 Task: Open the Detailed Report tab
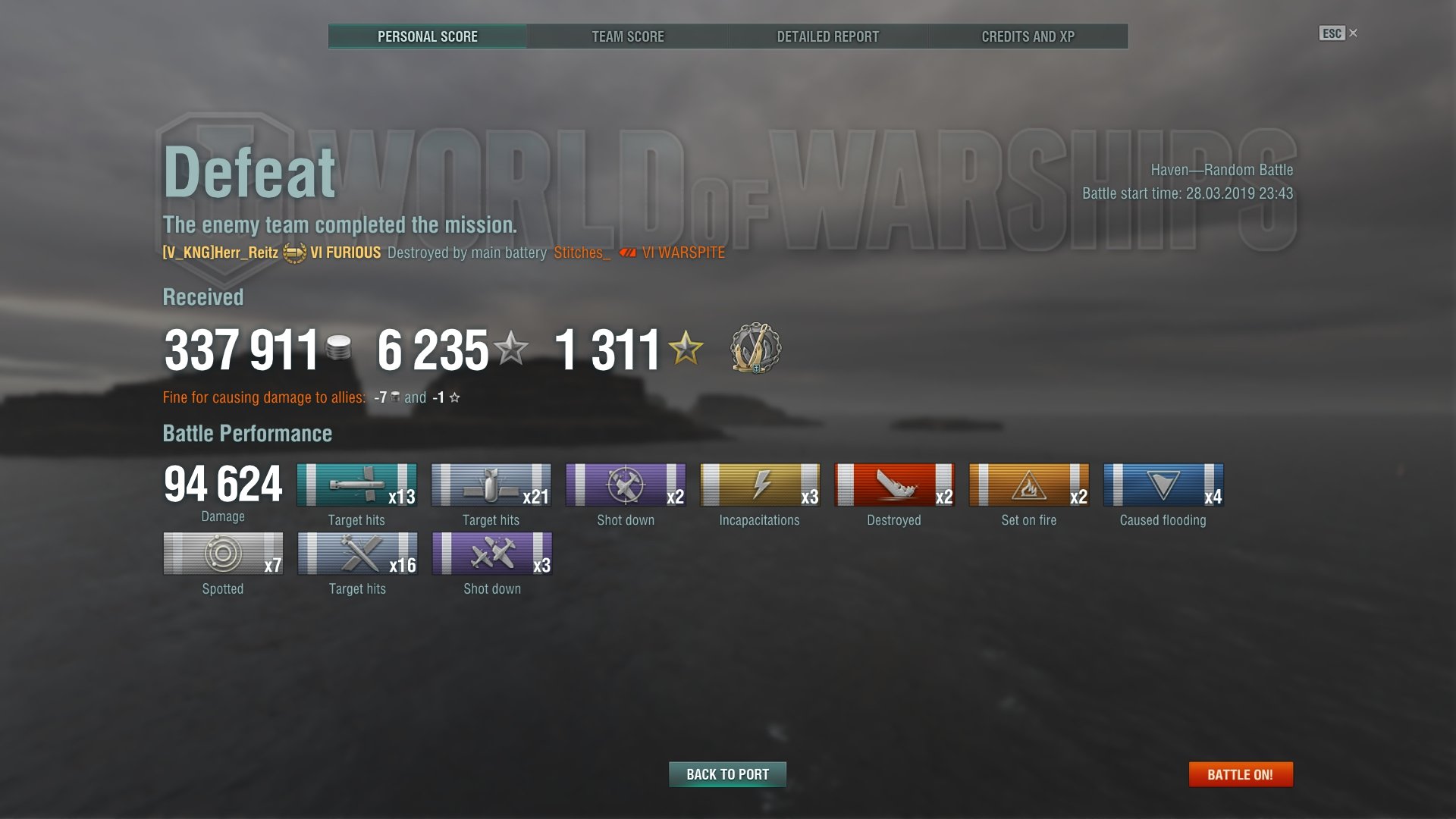(x=827, y=36)
